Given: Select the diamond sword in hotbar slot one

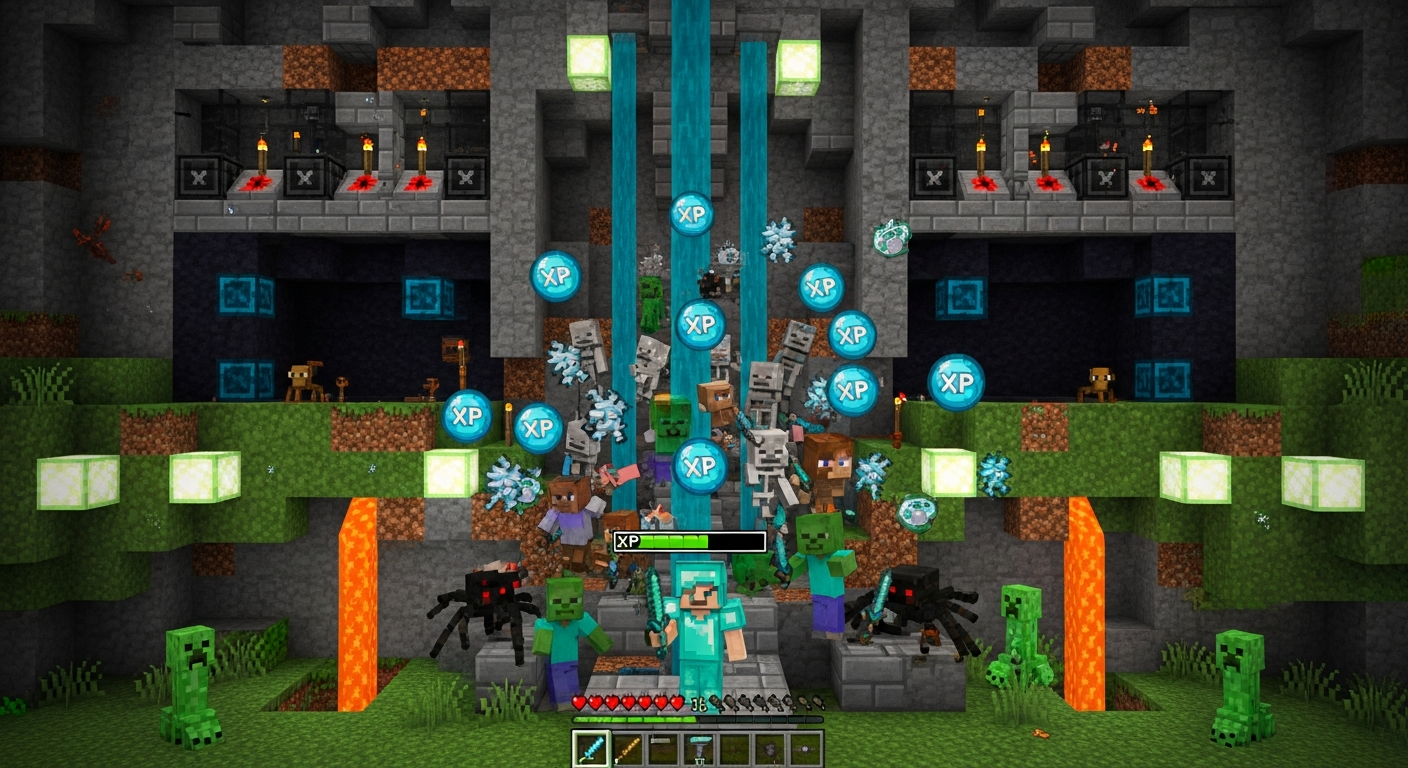Looking at the screenshot, I should click(x=592, y=750).
